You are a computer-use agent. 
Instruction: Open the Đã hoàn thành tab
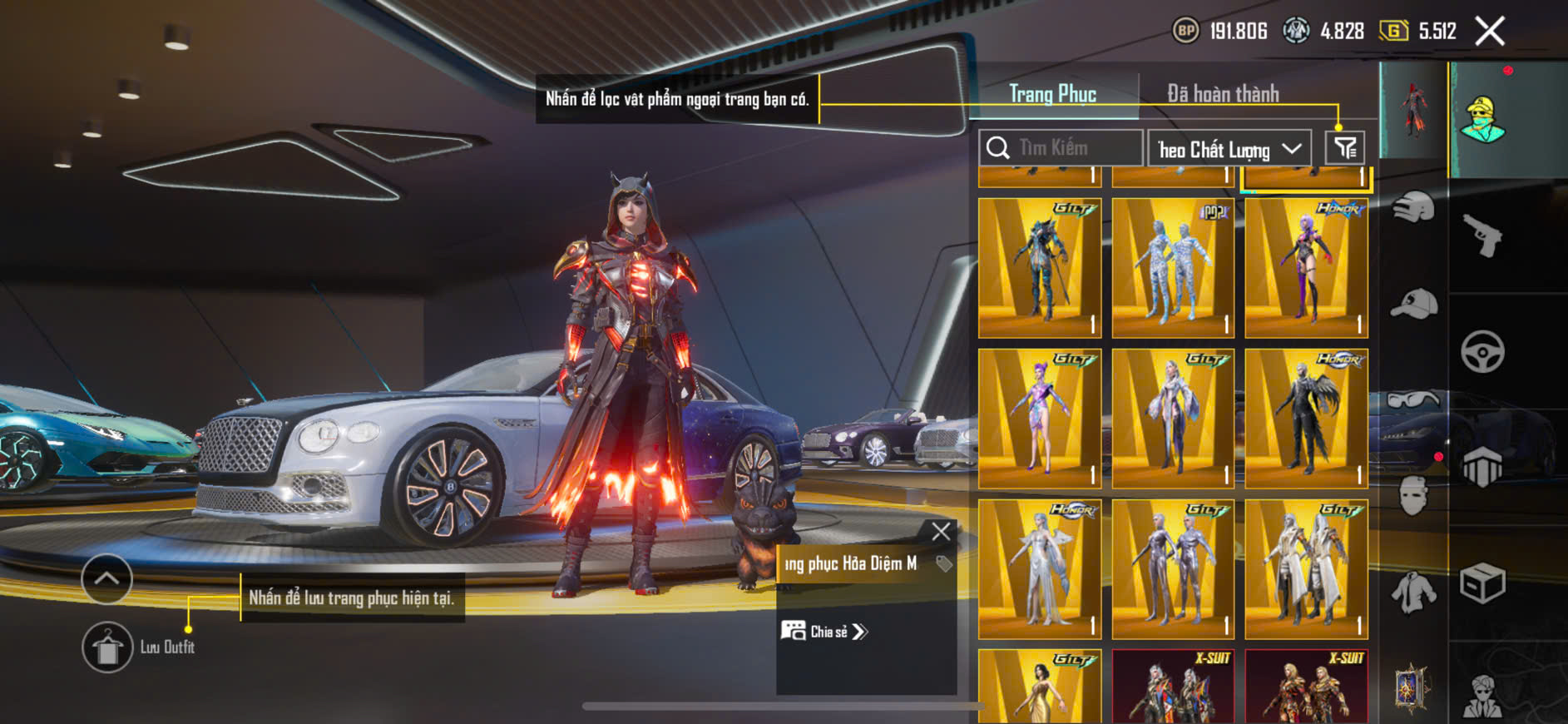(x=1223, y=94)
